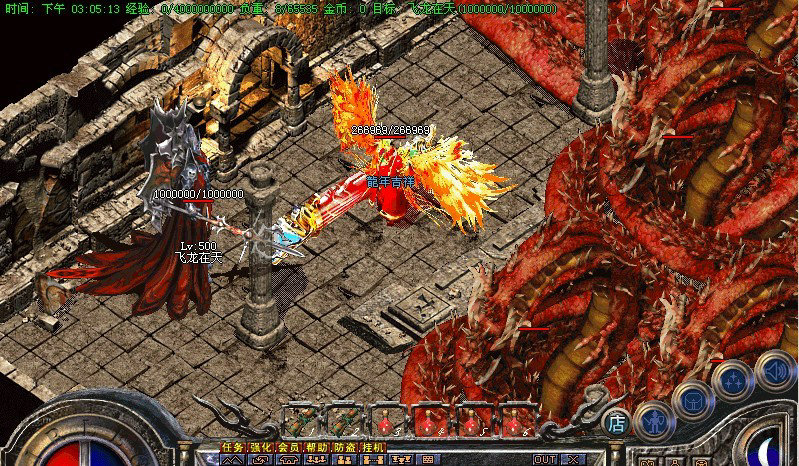Click the X exit button
This screenshot has height=466, width=799.
click(576, 459)
